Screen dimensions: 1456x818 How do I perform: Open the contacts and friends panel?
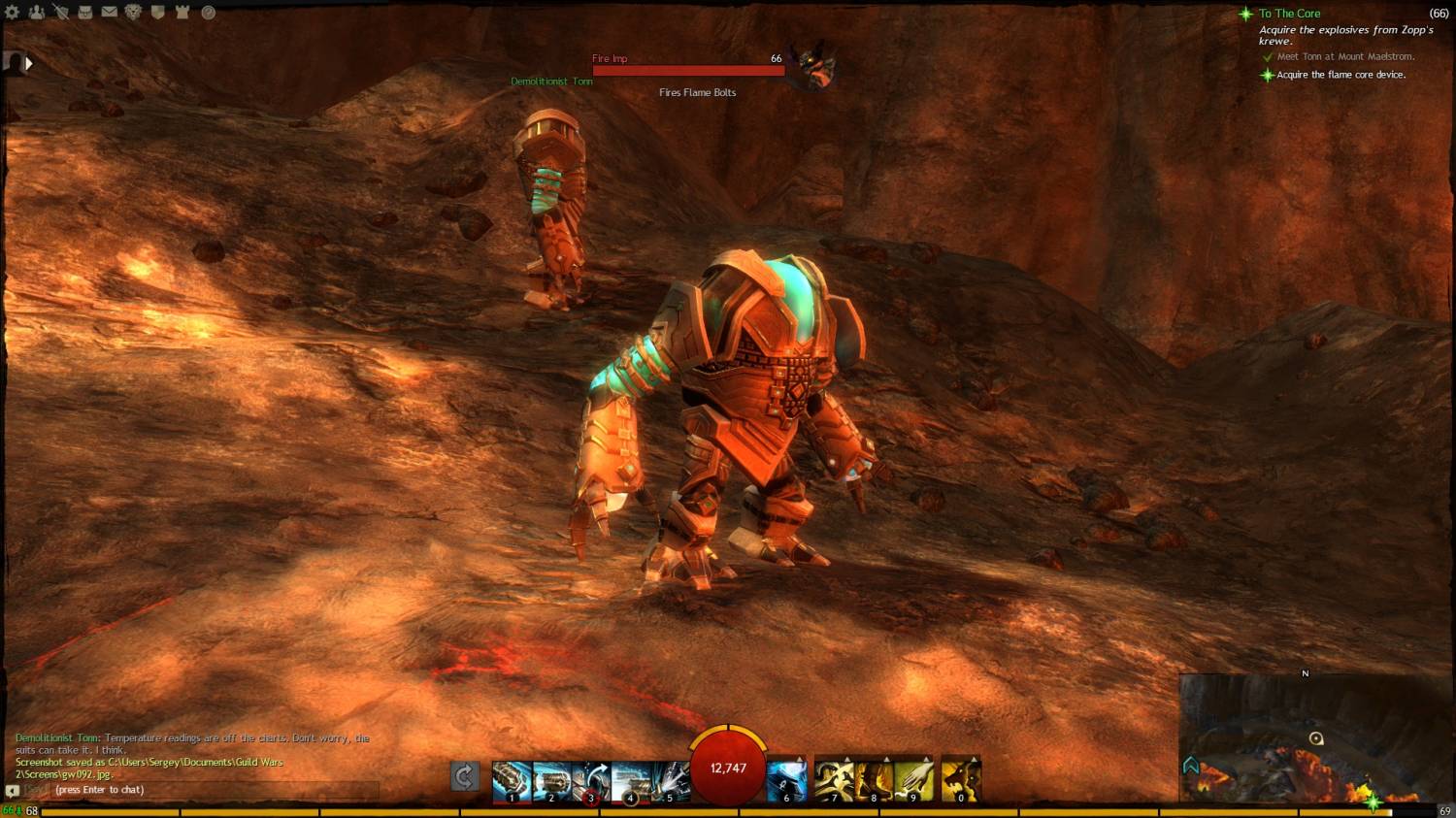point(37,13)
